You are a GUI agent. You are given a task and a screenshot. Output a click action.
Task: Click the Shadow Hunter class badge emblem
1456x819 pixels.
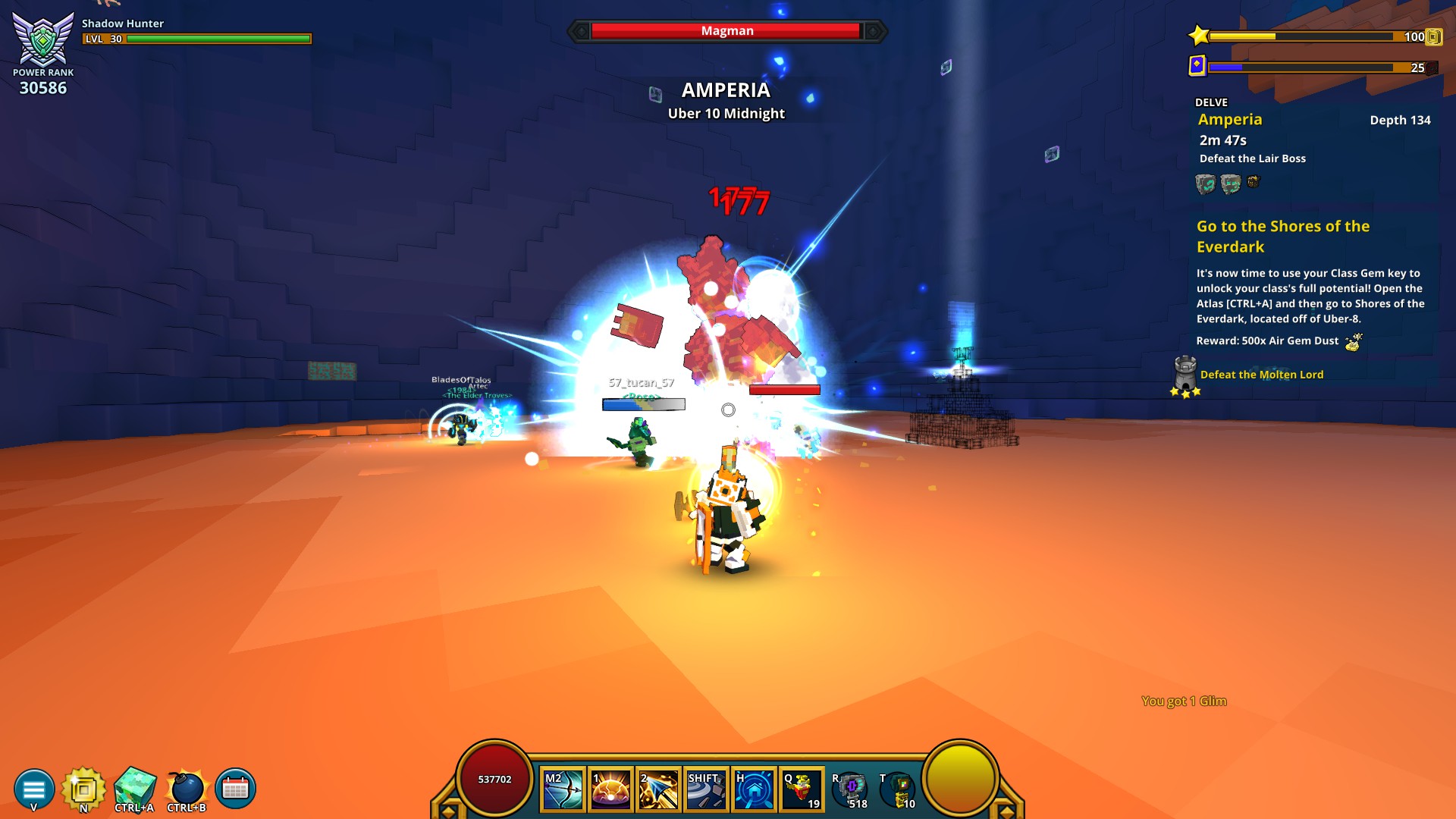[x=43, y=39]
